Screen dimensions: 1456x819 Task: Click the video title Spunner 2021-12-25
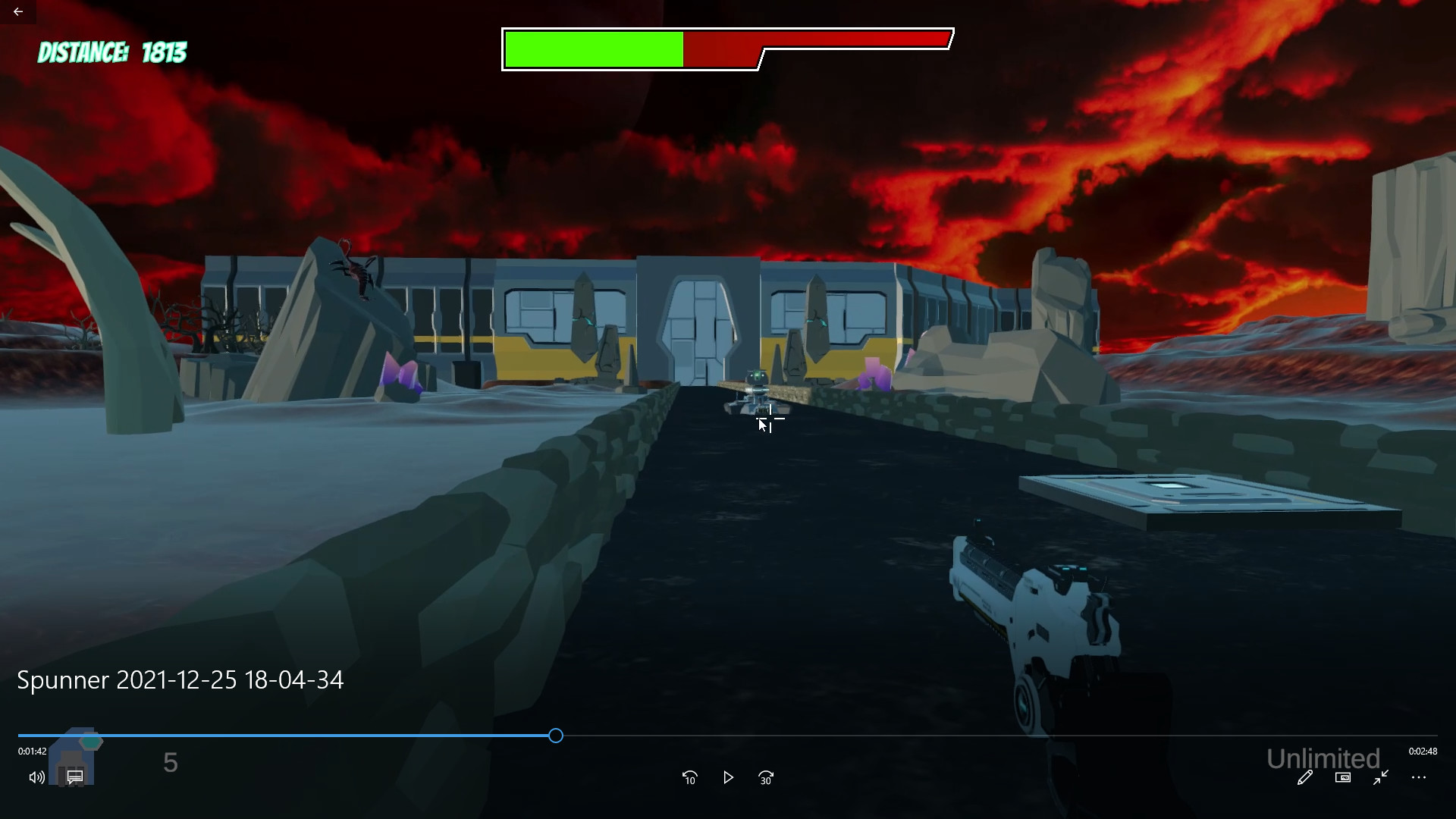coord(180,679)
